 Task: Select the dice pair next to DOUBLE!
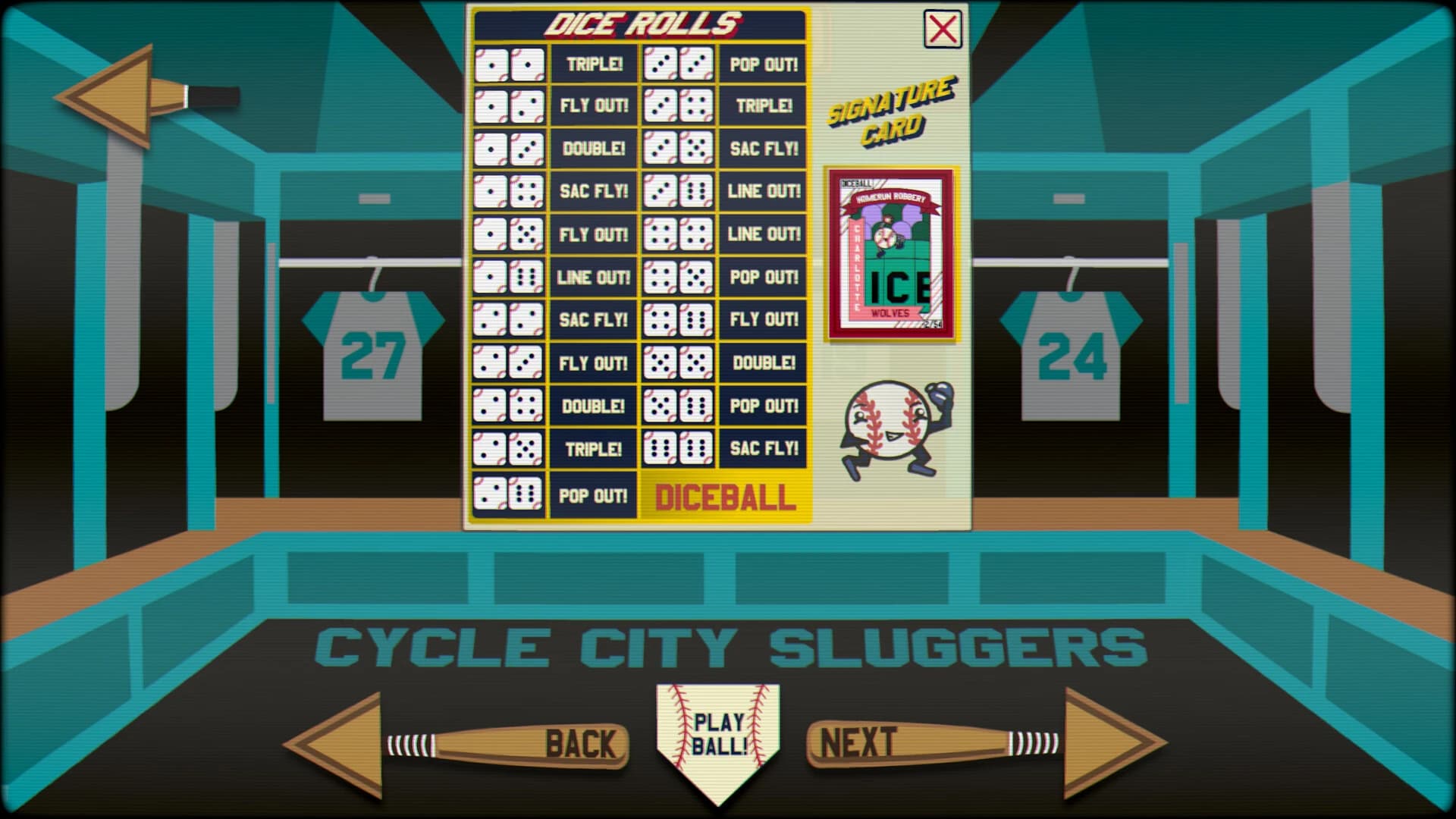507,149
